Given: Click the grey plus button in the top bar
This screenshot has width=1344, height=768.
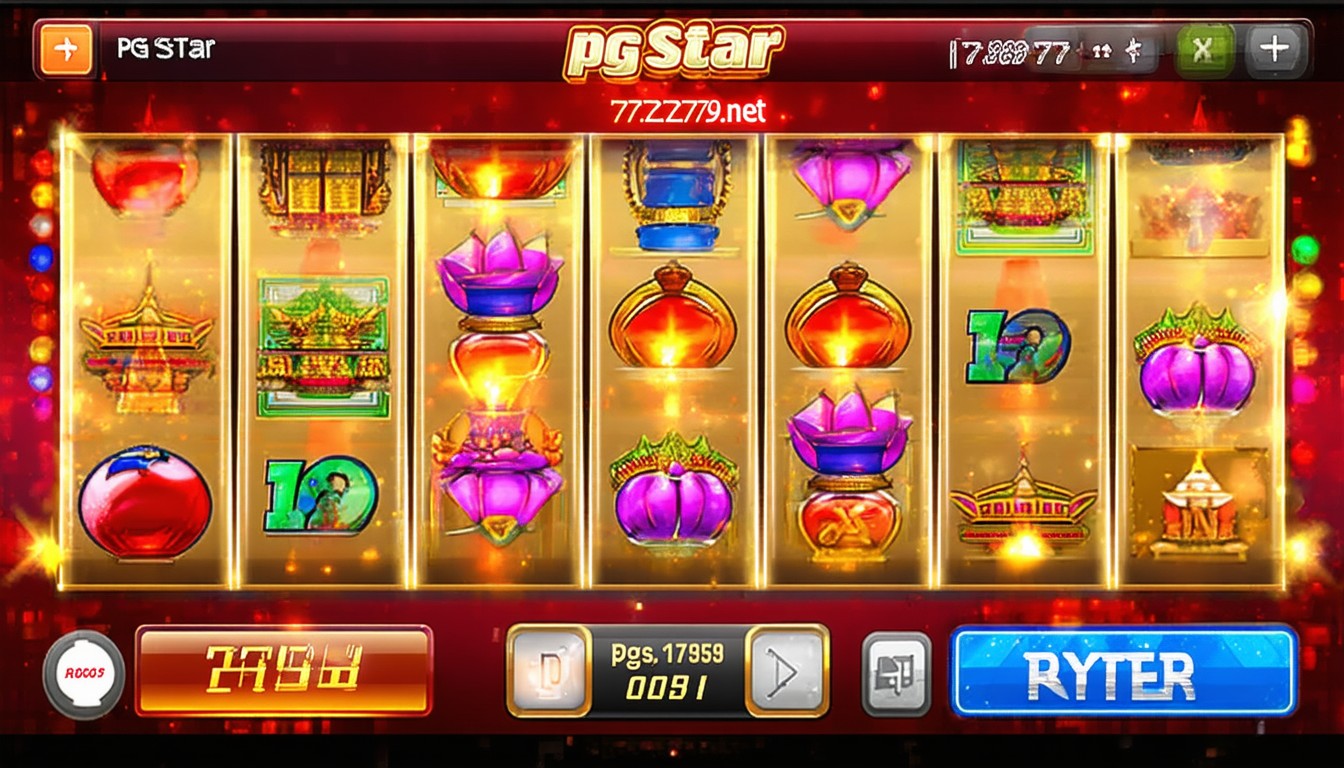Looking at the screenshot, I should (1275, 49).
